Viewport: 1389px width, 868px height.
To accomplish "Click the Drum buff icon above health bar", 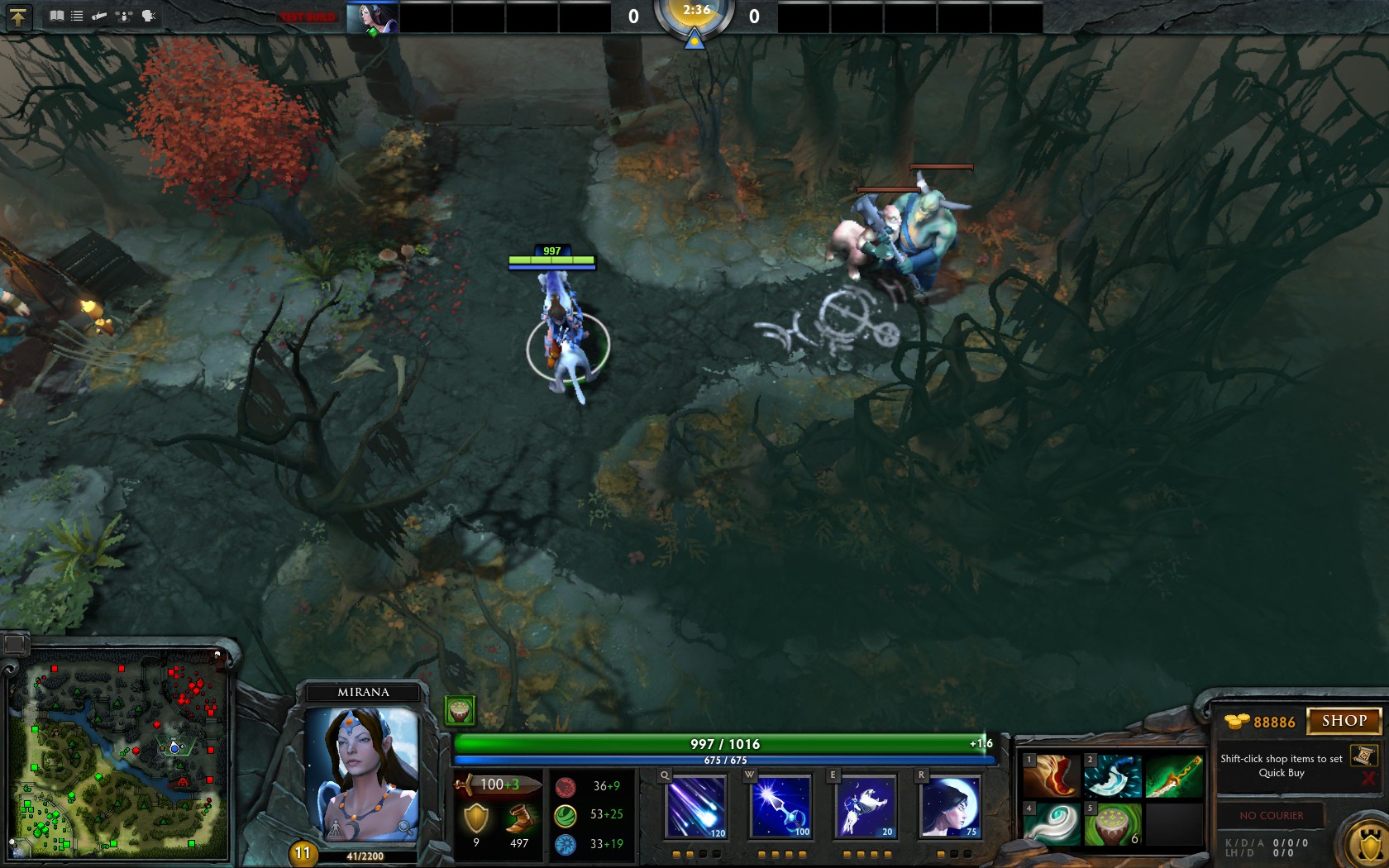I will coord(459,710).
